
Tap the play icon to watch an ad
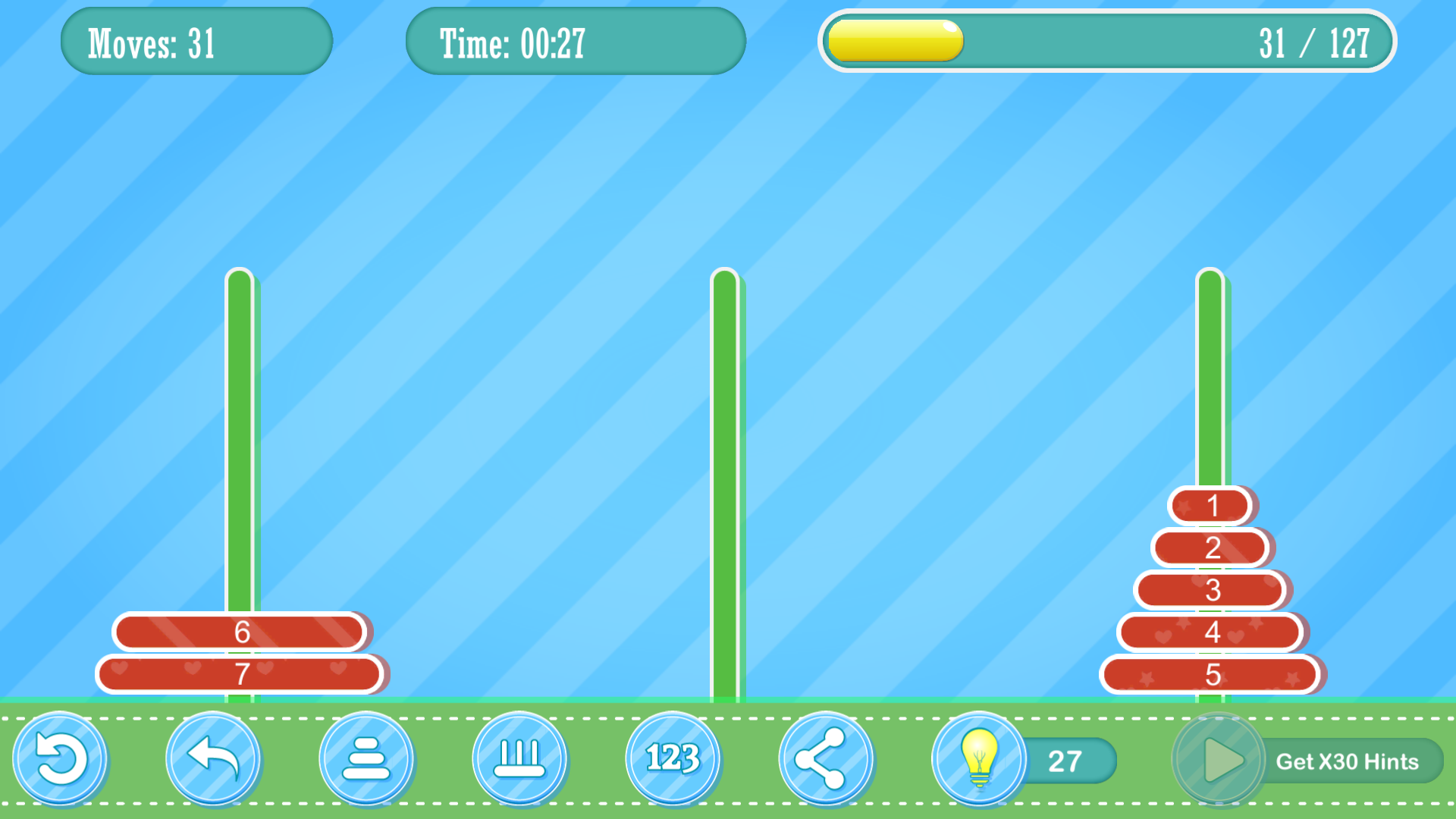1219,760
